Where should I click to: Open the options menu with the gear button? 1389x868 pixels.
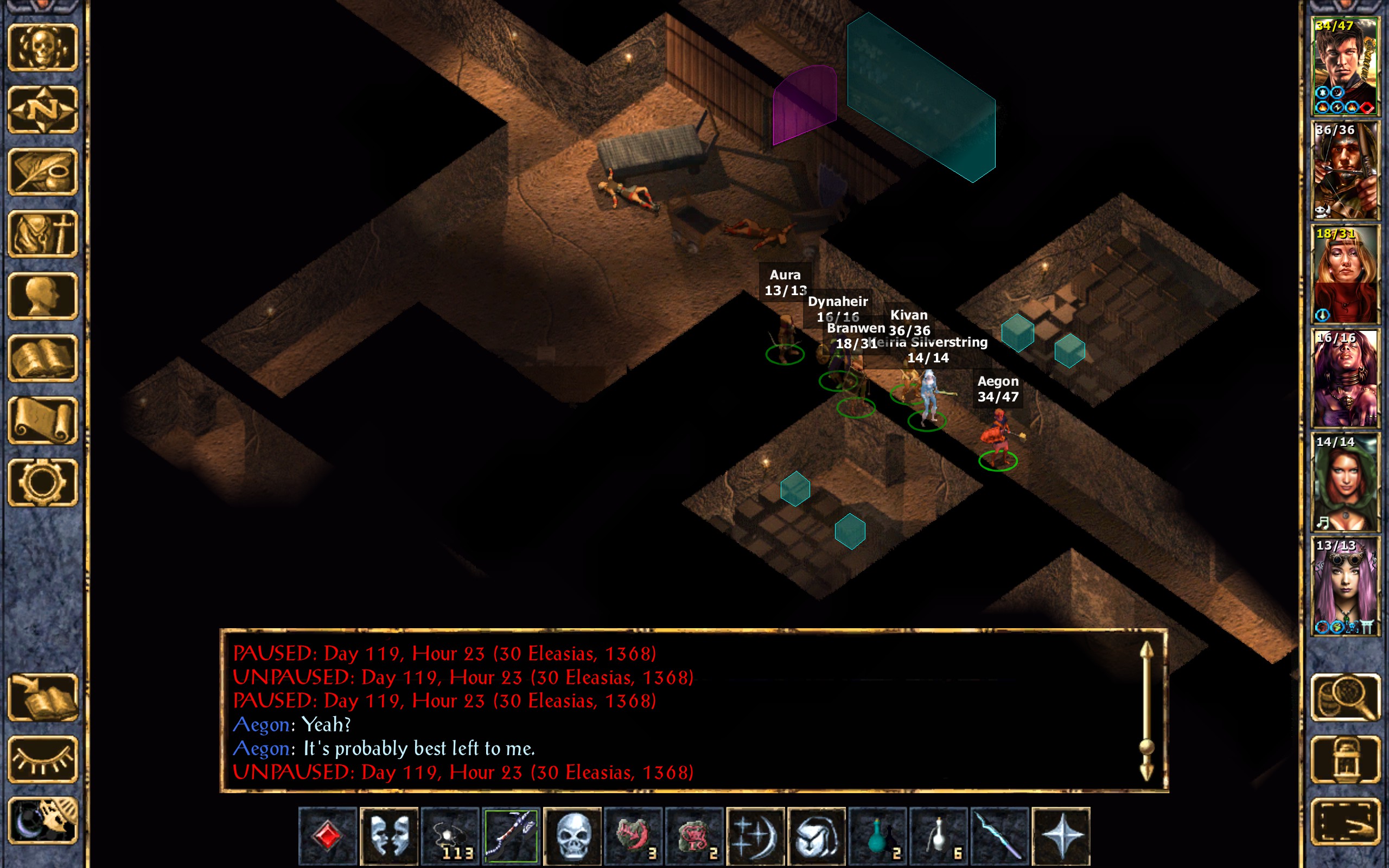click(x=42, y=482)
